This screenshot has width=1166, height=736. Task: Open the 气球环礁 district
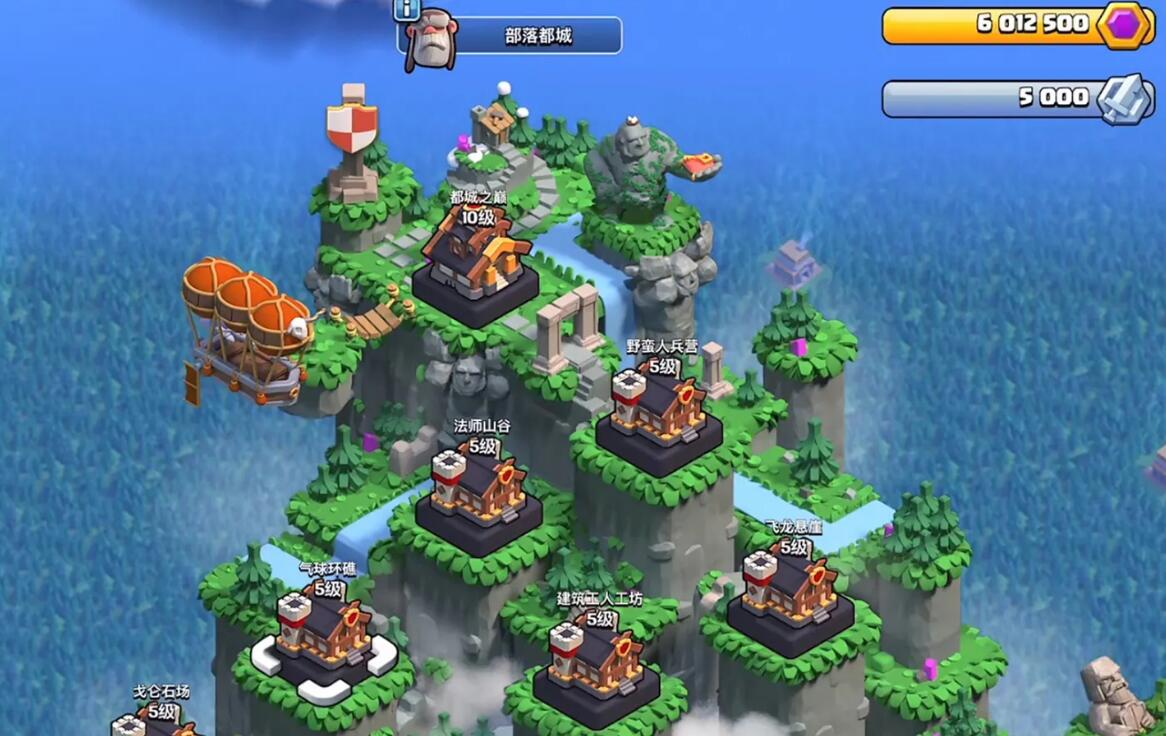pyautogui.click(x=323, y=640)
